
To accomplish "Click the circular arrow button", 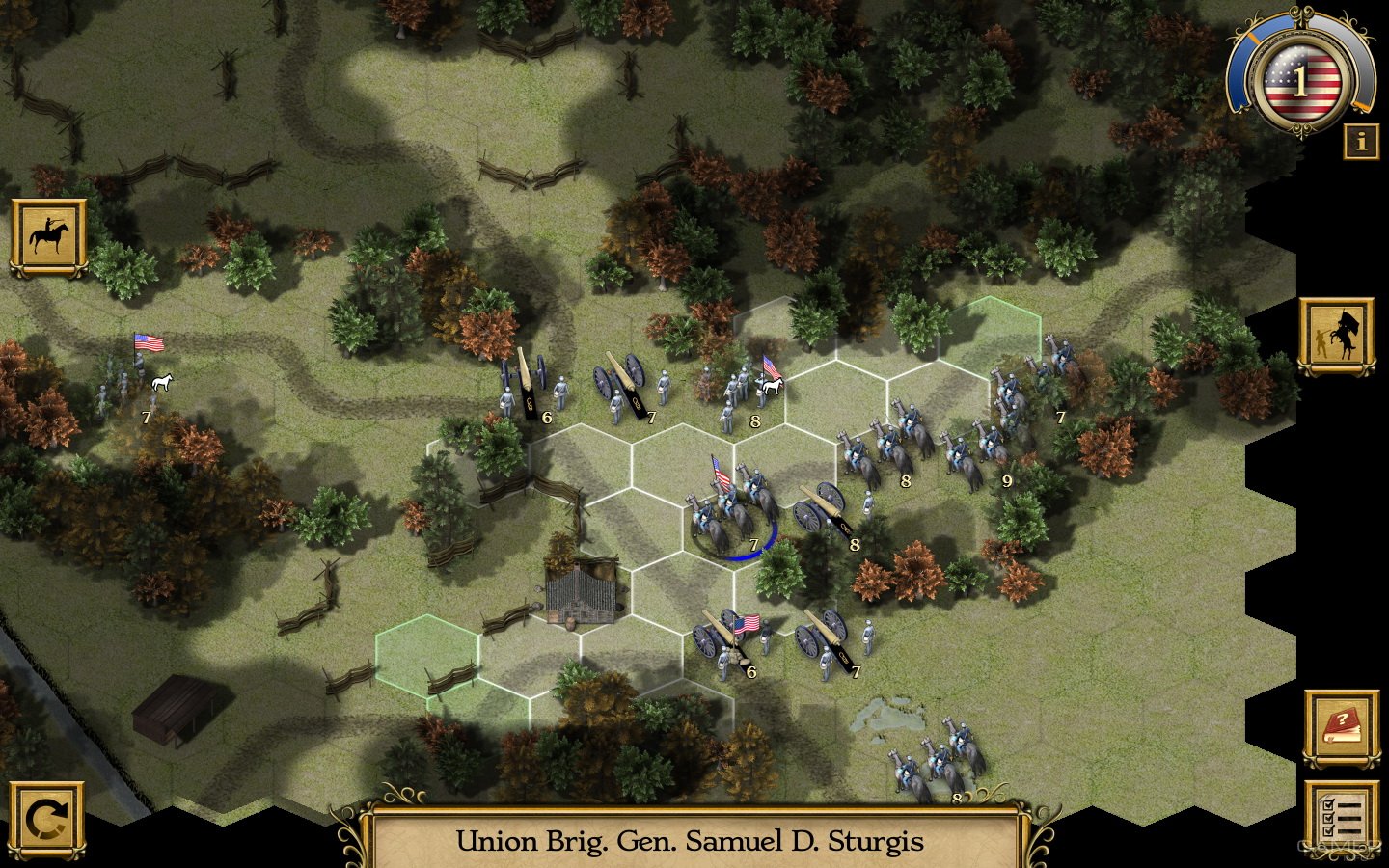I will [46, 820].
